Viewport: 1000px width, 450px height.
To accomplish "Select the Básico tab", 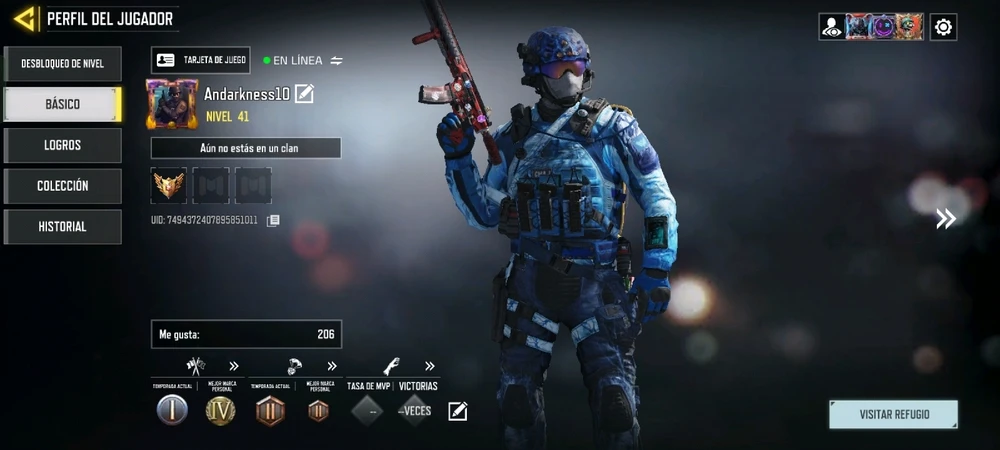I will [62, 104].
